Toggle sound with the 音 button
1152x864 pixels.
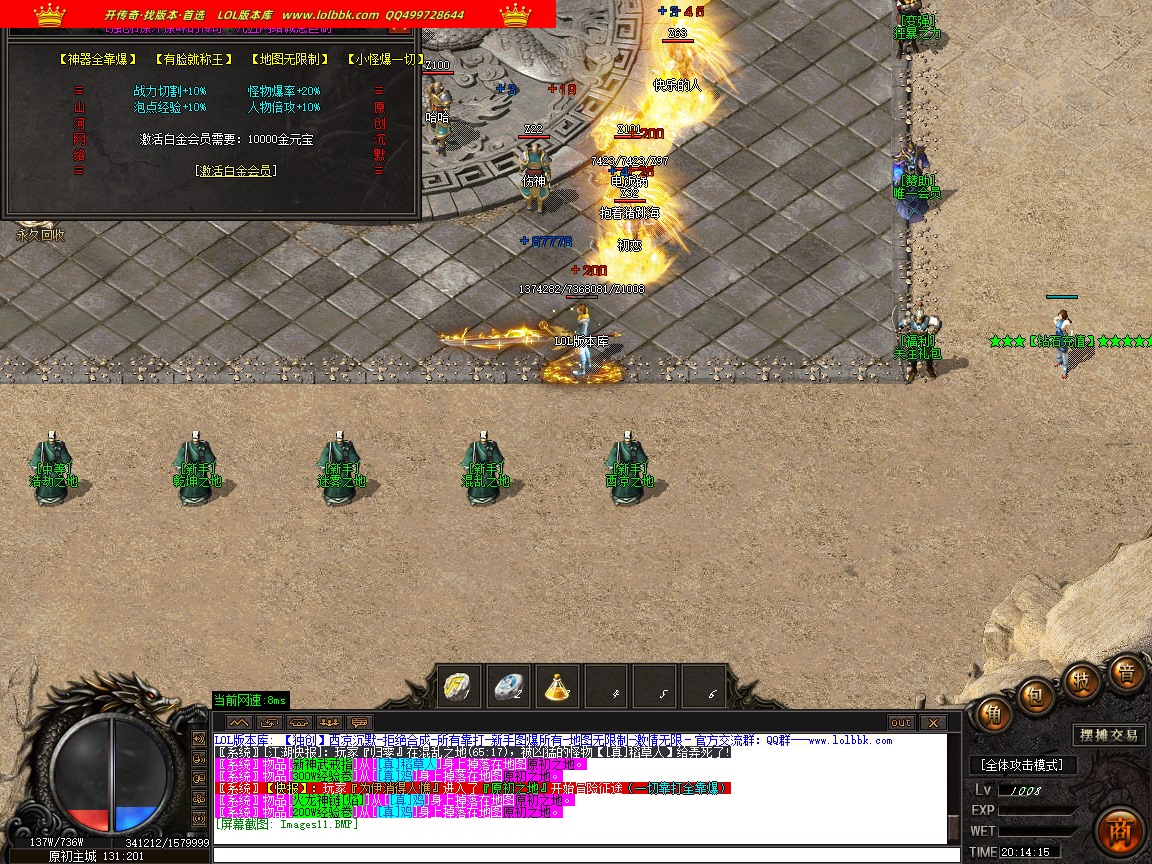[x=1126, y=673]
